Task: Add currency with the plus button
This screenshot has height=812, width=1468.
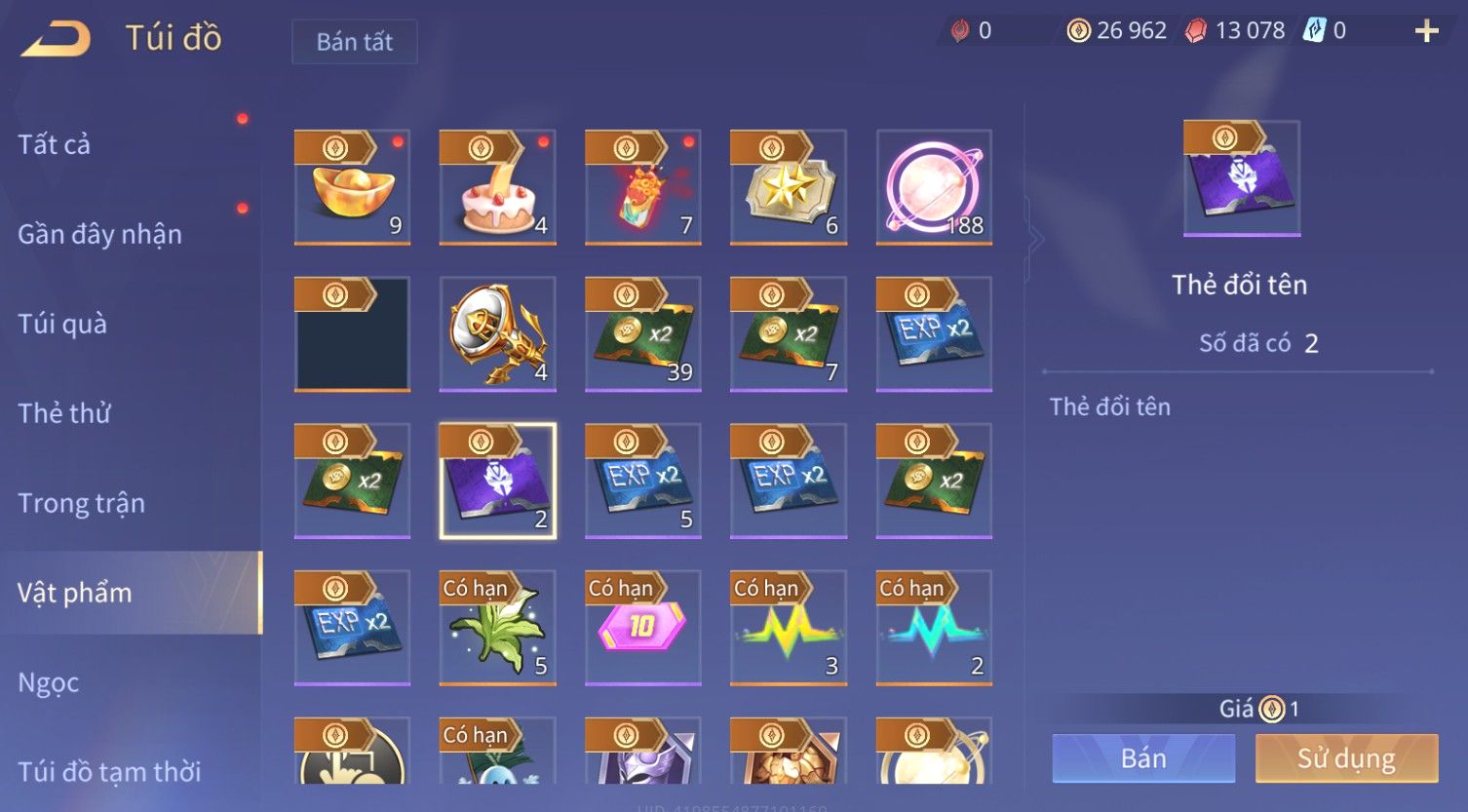Action: [1426, 31]
